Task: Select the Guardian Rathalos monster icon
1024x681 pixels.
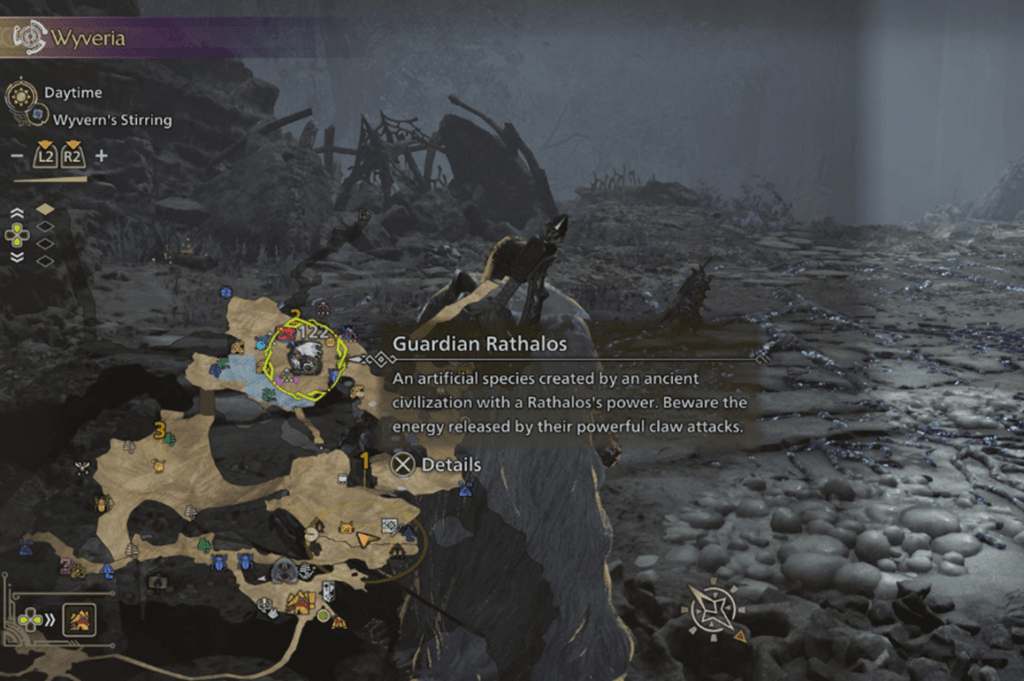Action: [x=306, y=356]
